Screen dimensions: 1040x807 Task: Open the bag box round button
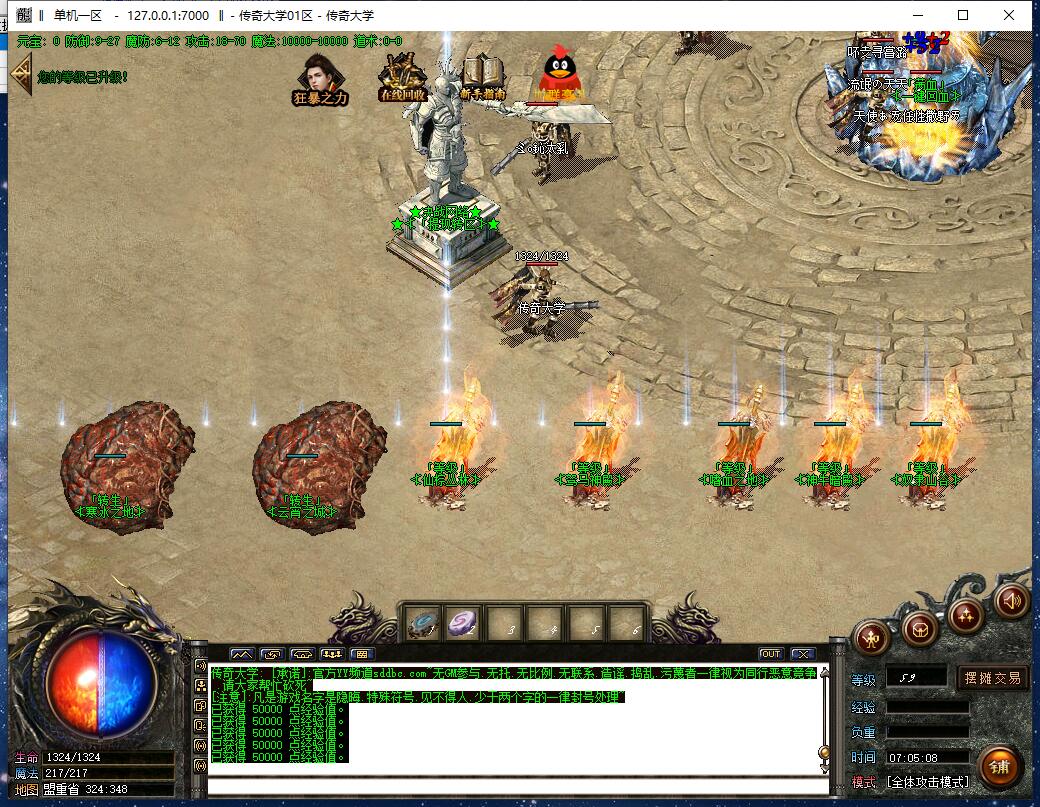(x=920, y=628)
